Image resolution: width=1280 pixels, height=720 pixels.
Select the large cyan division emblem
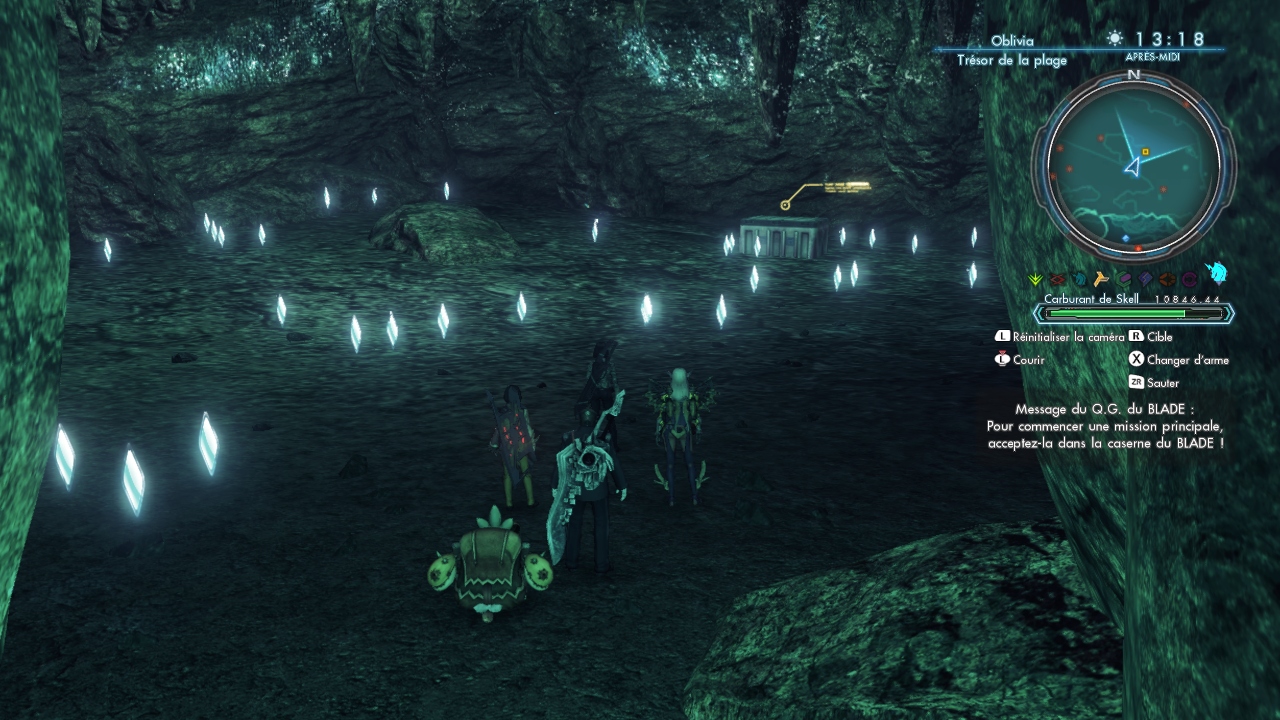pos(1216,274)
